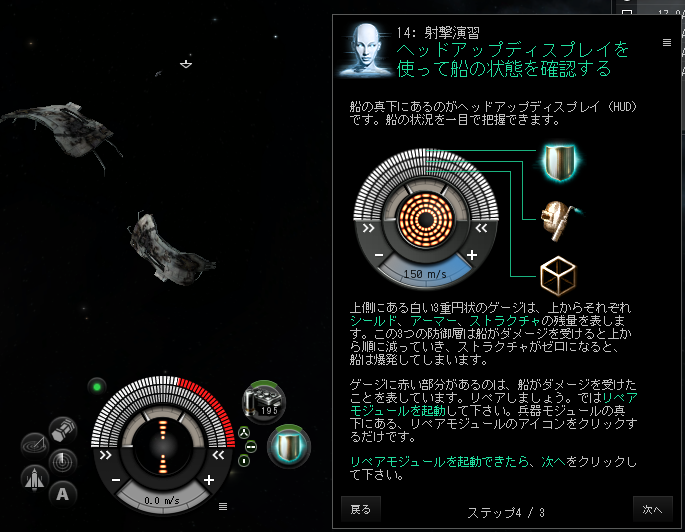This screenshot has height=532, width=685.
Task: Click the speed readout bar to set full speed
Action: (163, 500)
